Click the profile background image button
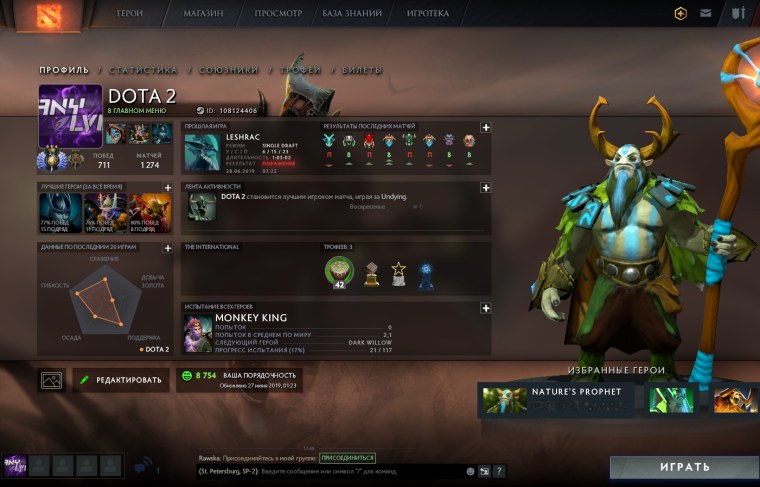The width and height of the screenshot is (760, 487). pos(52,380)
